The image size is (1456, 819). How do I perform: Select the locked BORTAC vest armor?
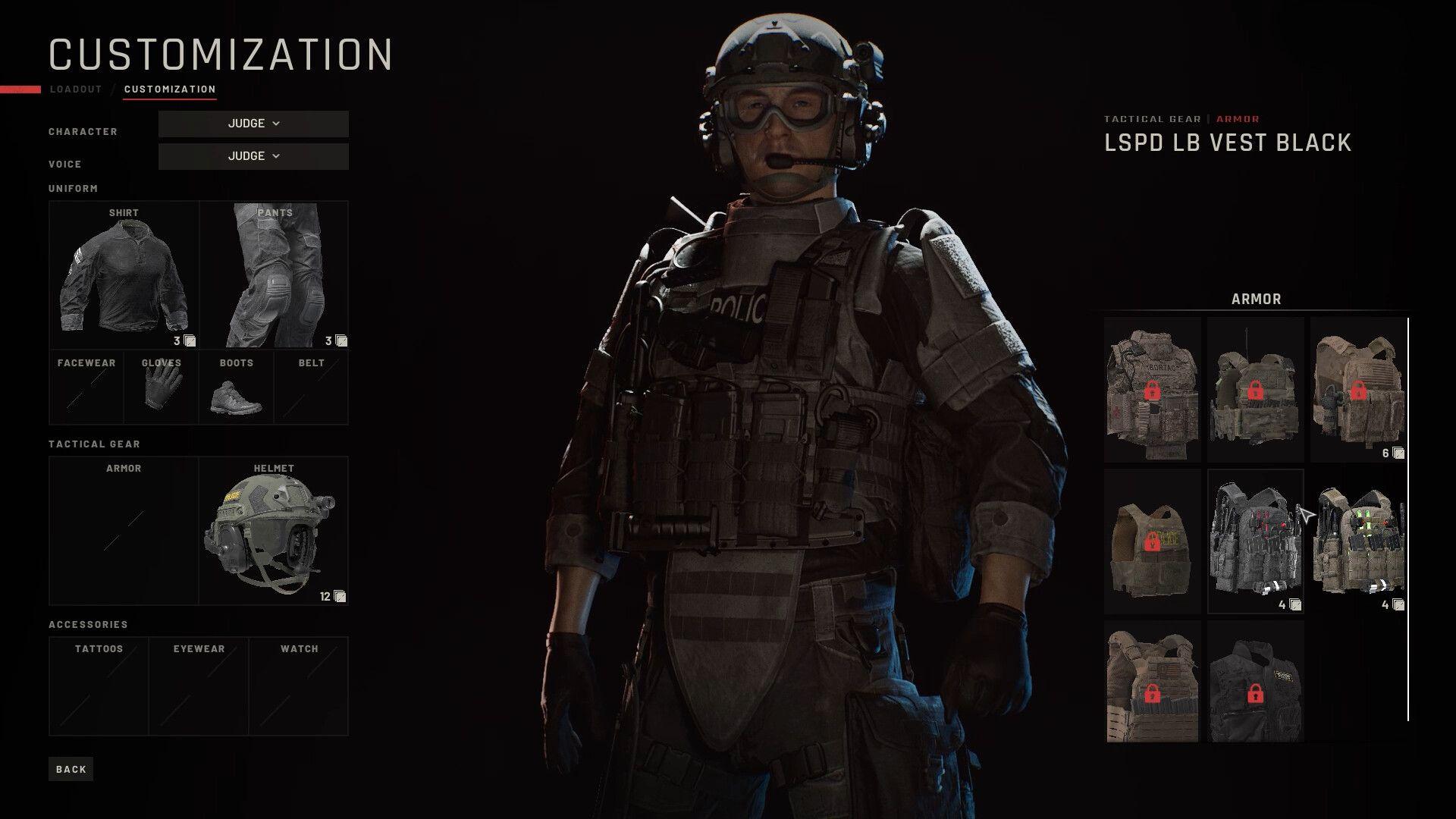1151,391
